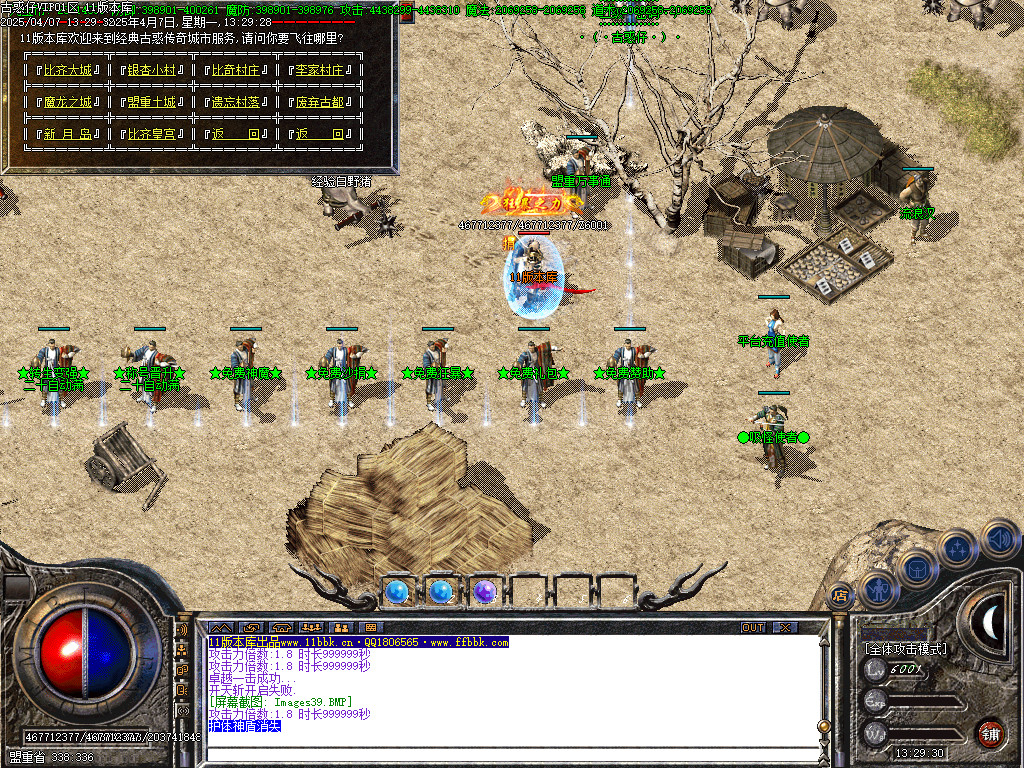Click the red 铺 stall button
Viewport: 1024px width, 768px height.
click(x=989, y=732)
